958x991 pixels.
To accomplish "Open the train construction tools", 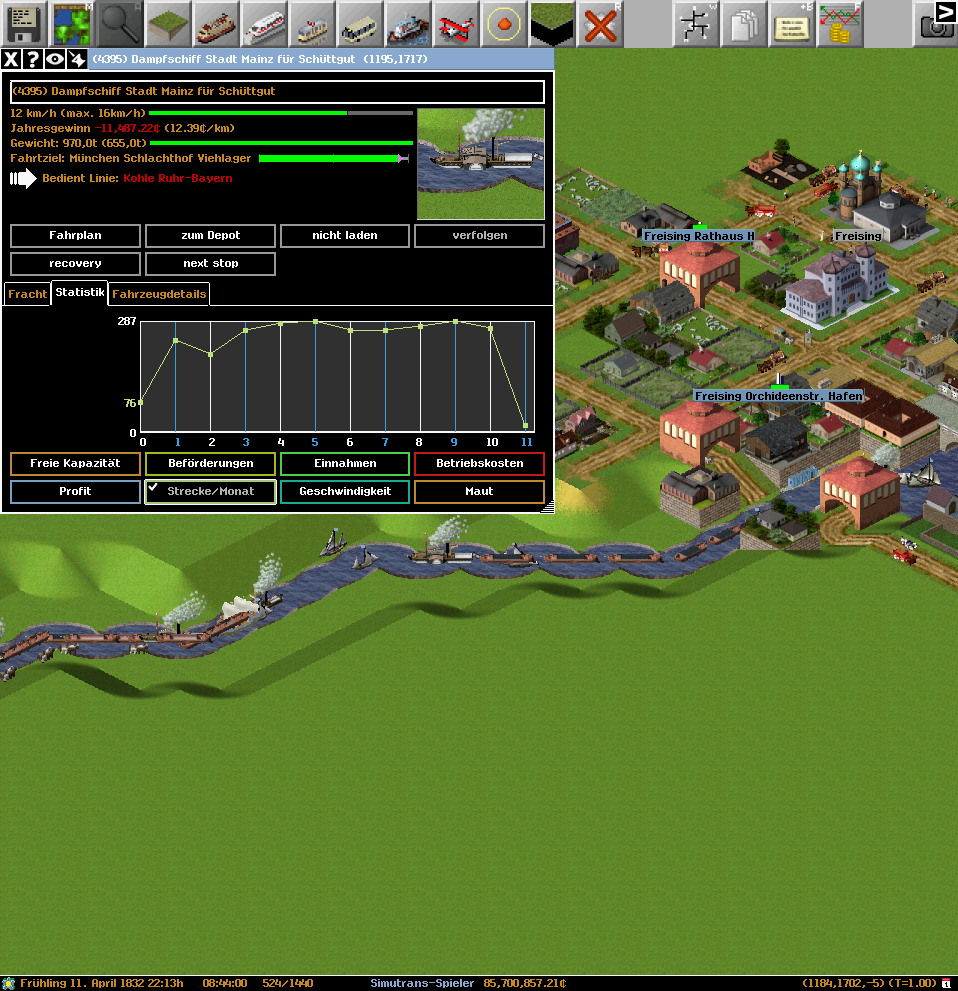I will (264, 24).
